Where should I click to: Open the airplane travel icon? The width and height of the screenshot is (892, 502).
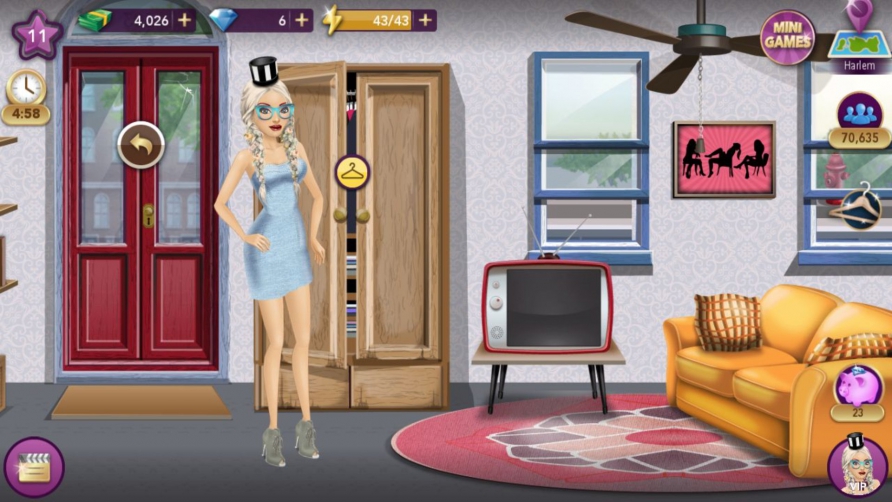[x=857, y=205]
